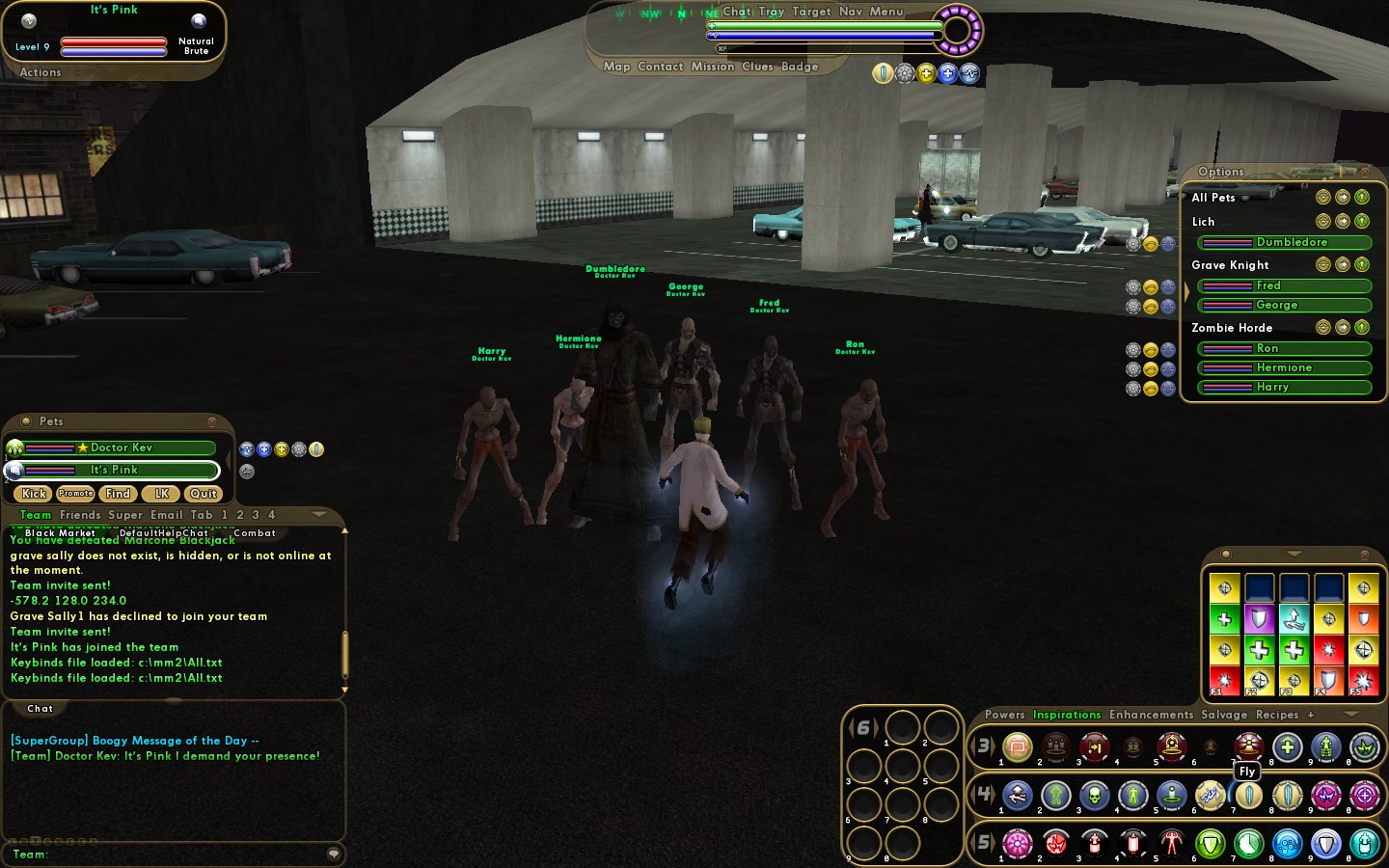Open the Badge window
Screen dimensions: 1389x868
800,67
